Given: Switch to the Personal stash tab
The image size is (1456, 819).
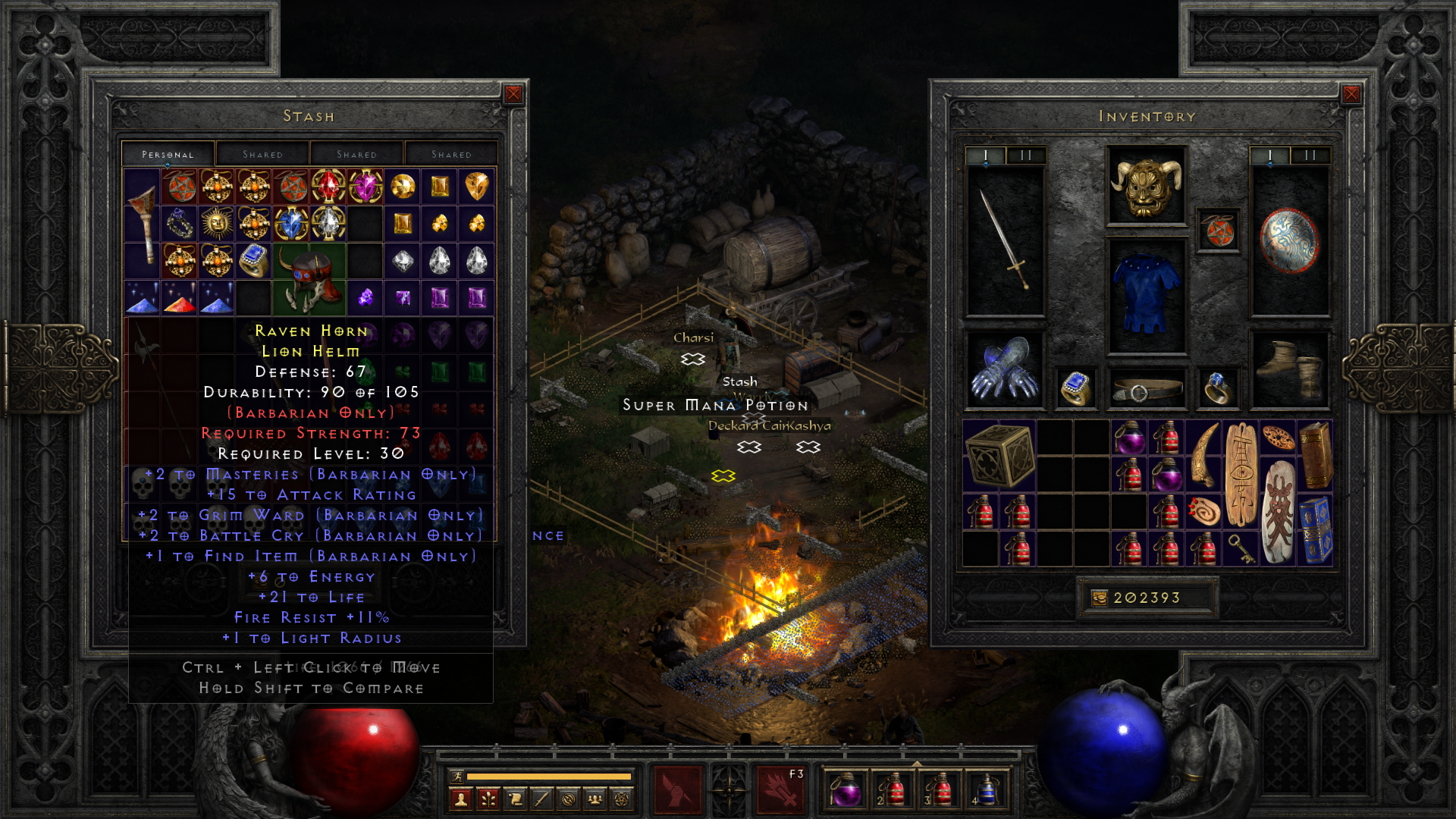Looking at the screenshot, I should click(168, 154).
